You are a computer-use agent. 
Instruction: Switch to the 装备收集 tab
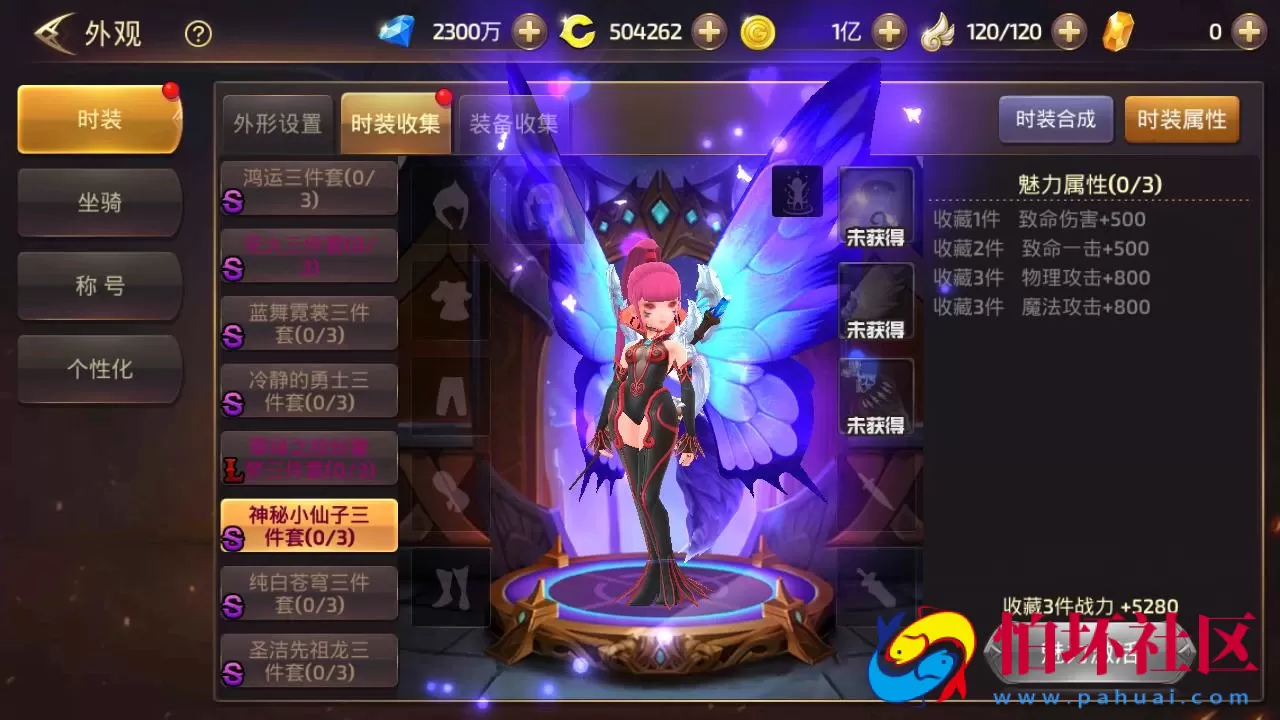click(x=513, y=122)
